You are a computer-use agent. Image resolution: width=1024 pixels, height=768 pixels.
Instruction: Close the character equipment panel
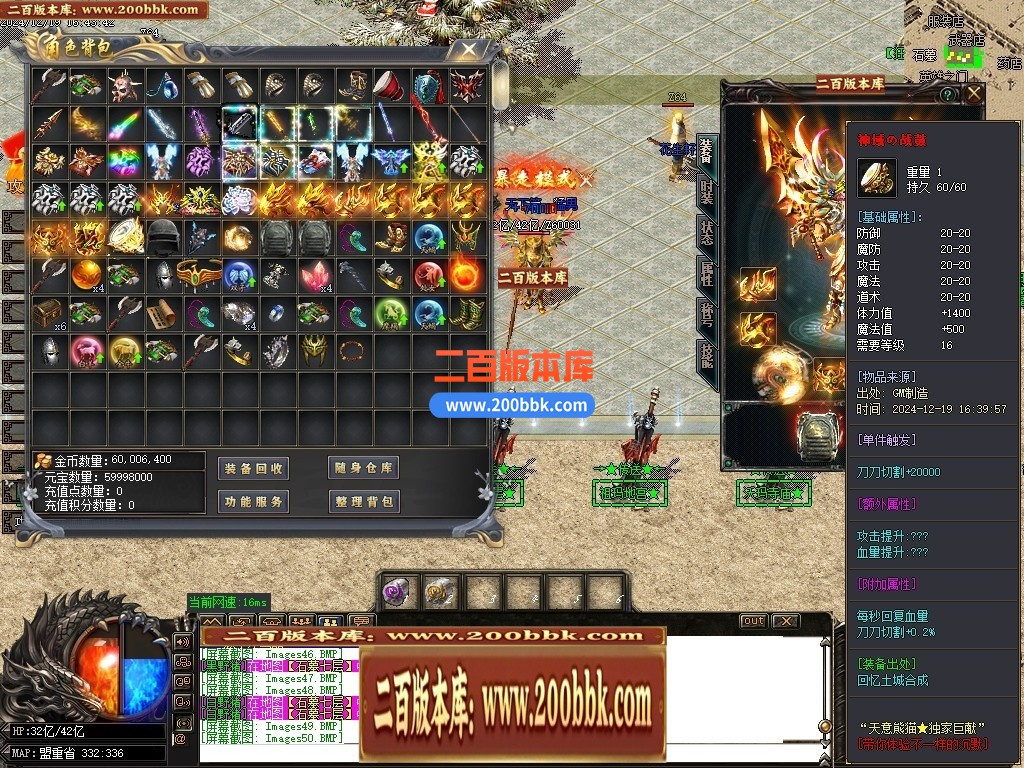coord(974,94)
